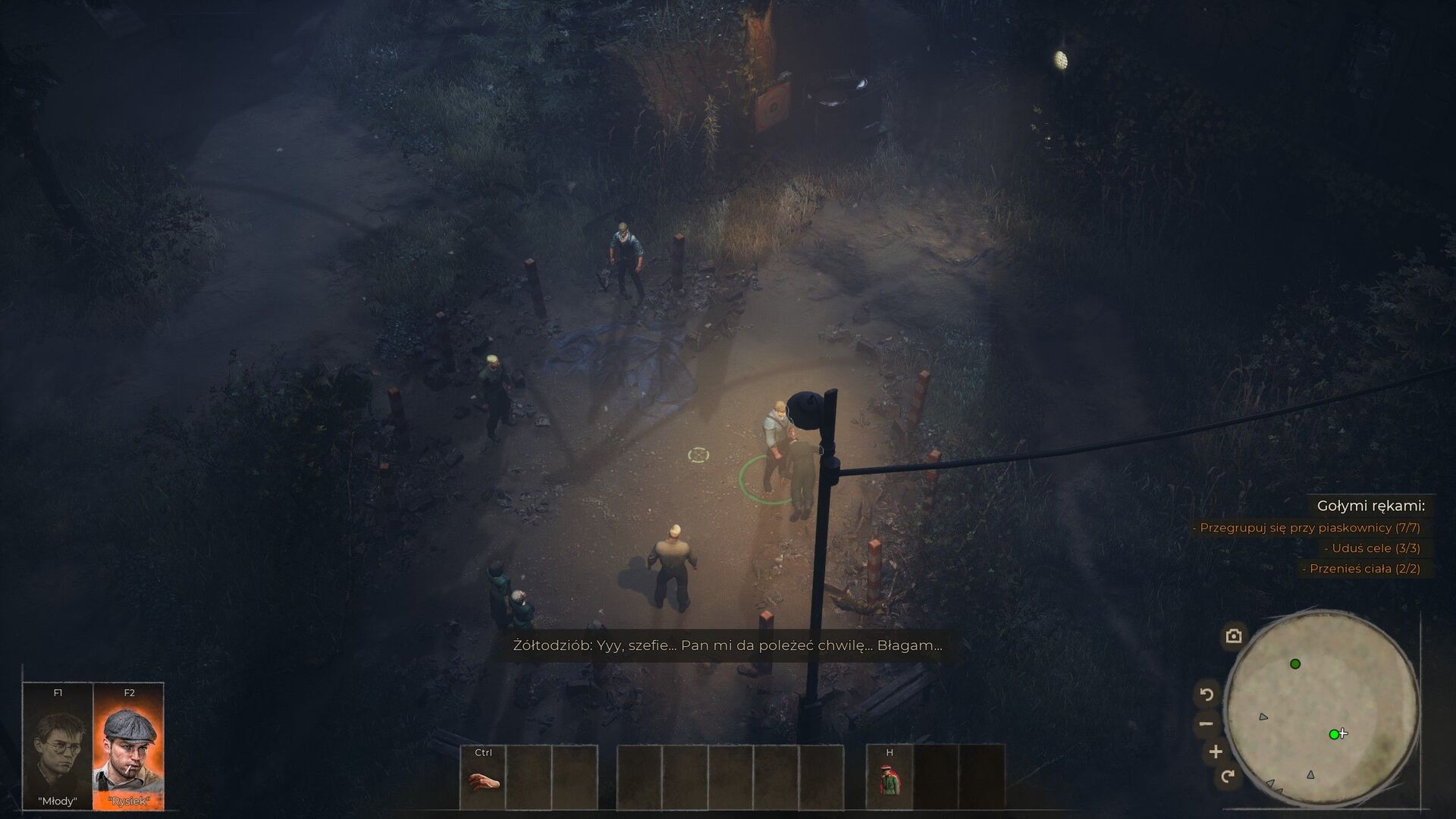
Task: Click the dark green dot on the minimap
Action: 1295,664
